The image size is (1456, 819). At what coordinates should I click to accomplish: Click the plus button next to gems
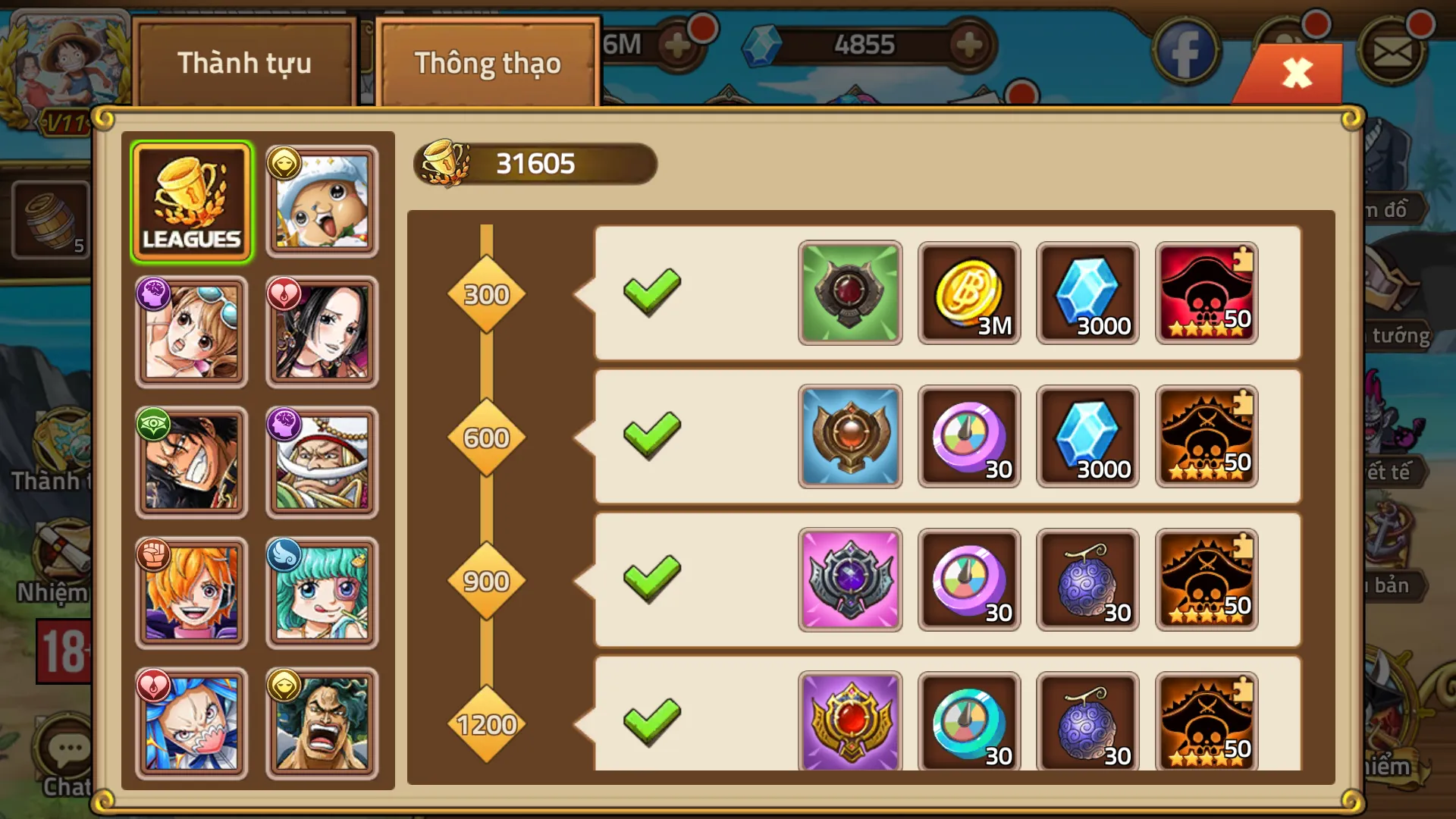click(967, 43)
